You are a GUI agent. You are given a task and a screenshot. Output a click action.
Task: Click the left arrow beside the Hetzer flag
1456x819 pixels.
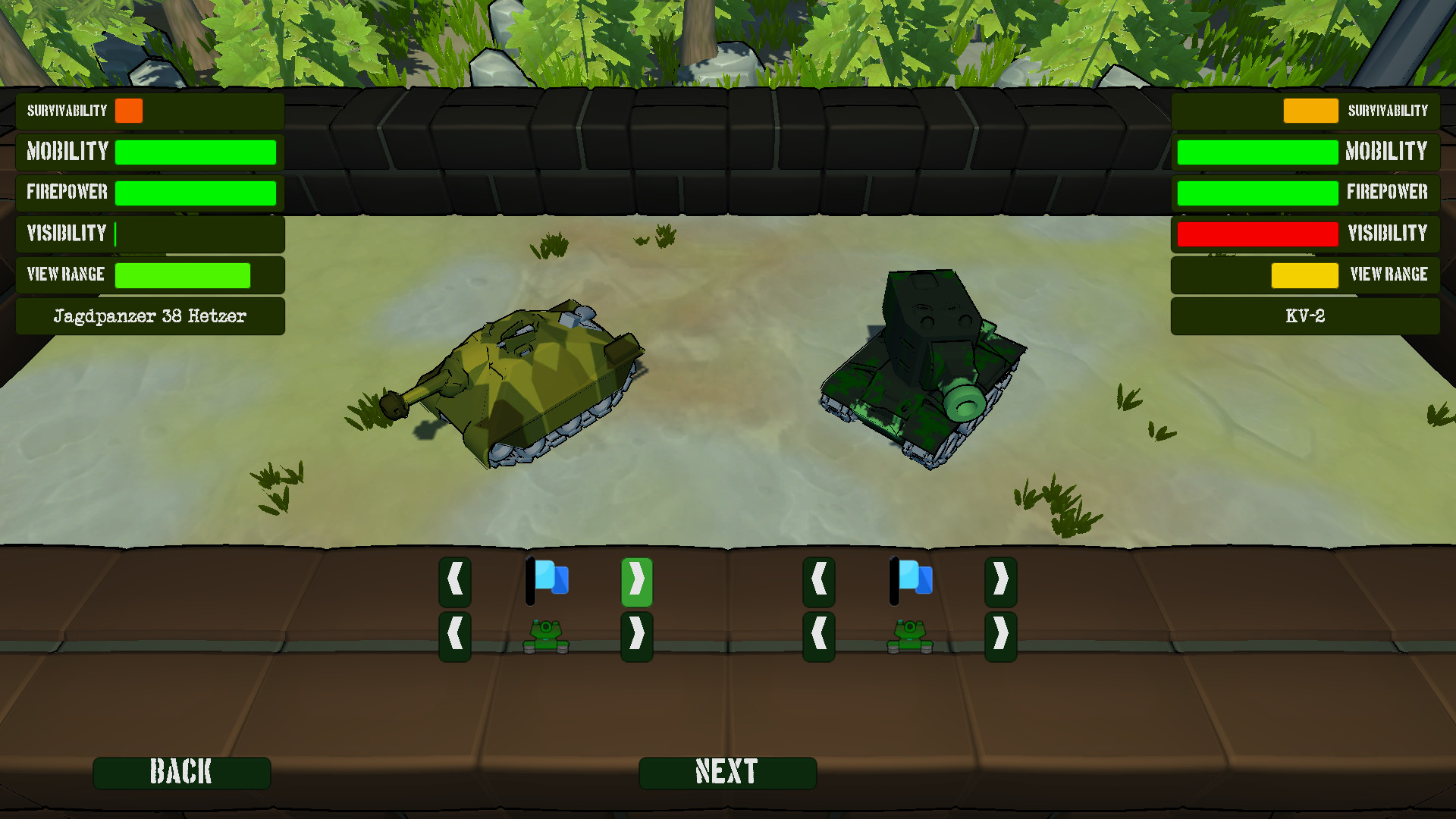[x=454, y=582]
